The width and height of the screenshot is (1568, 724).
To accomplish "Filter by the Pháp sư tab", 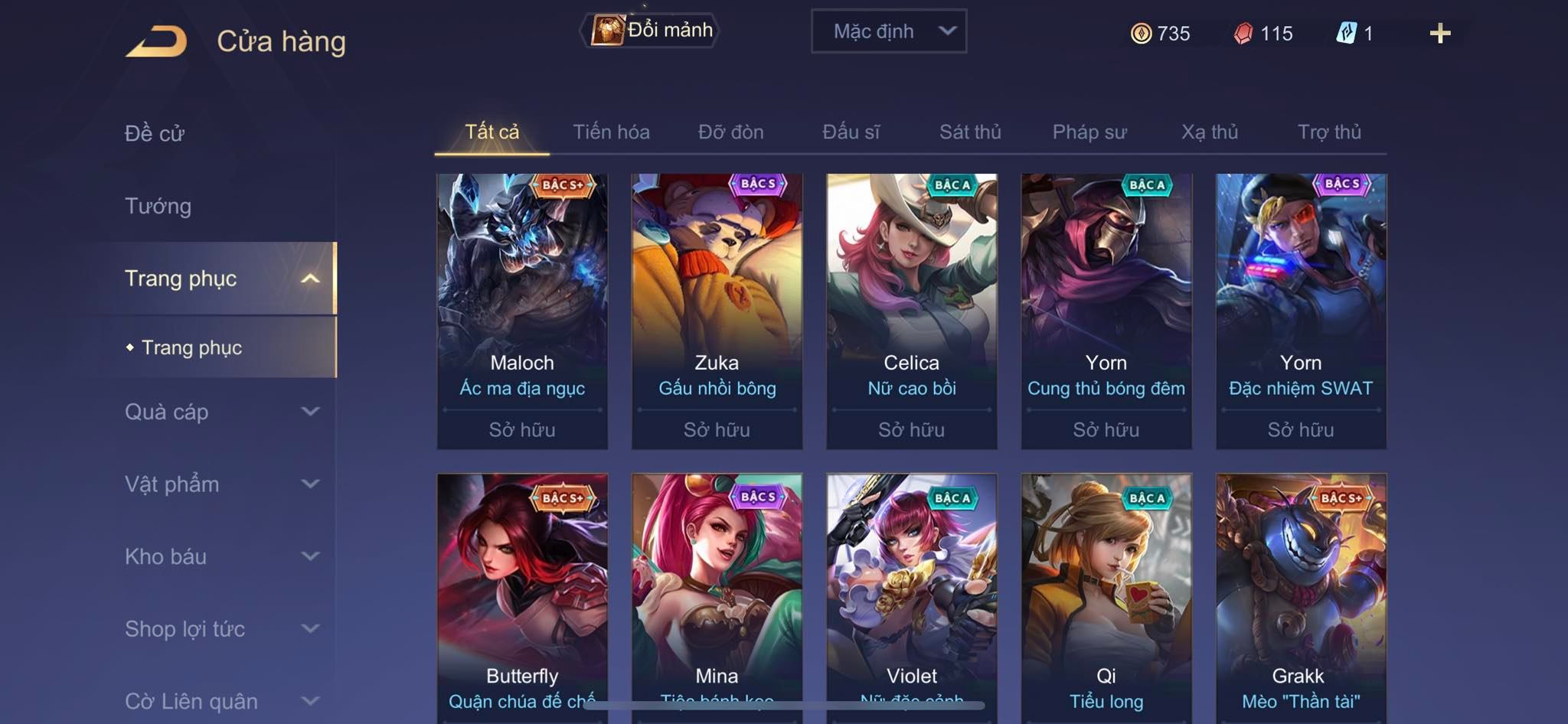I will [1089, 132].
